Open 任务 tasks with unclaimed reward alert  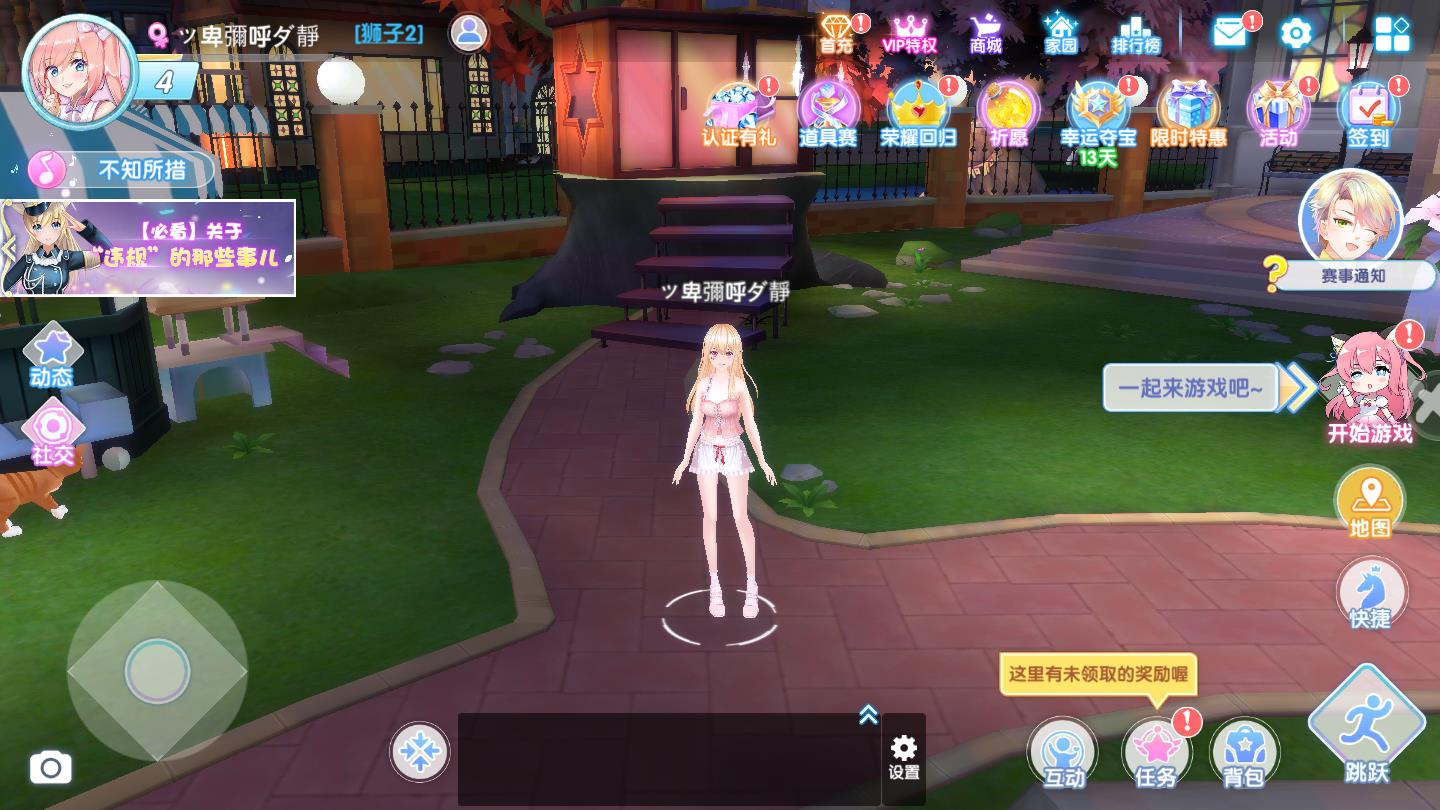click(x=1156, y=752)
